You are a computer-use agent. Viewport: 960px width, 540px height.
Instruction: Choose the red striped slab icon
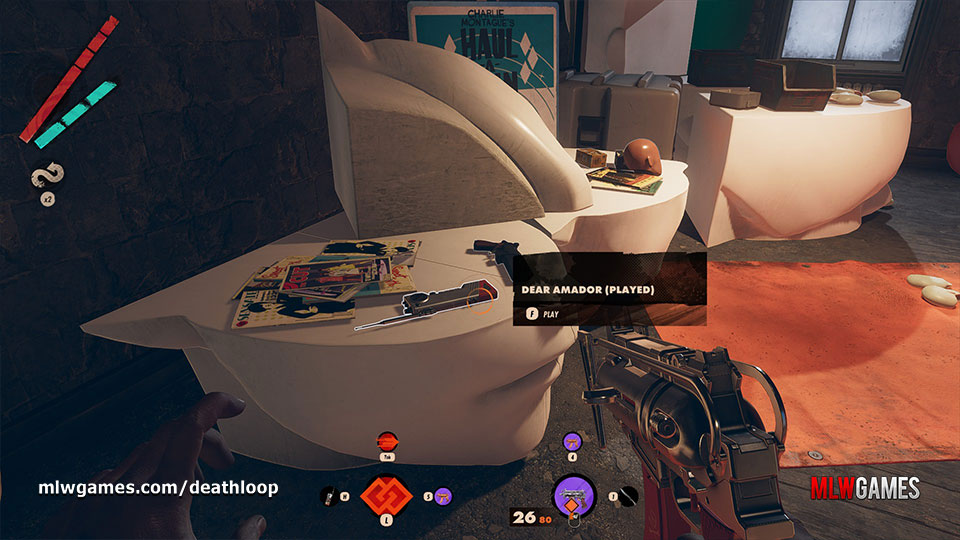click(385, 440)
